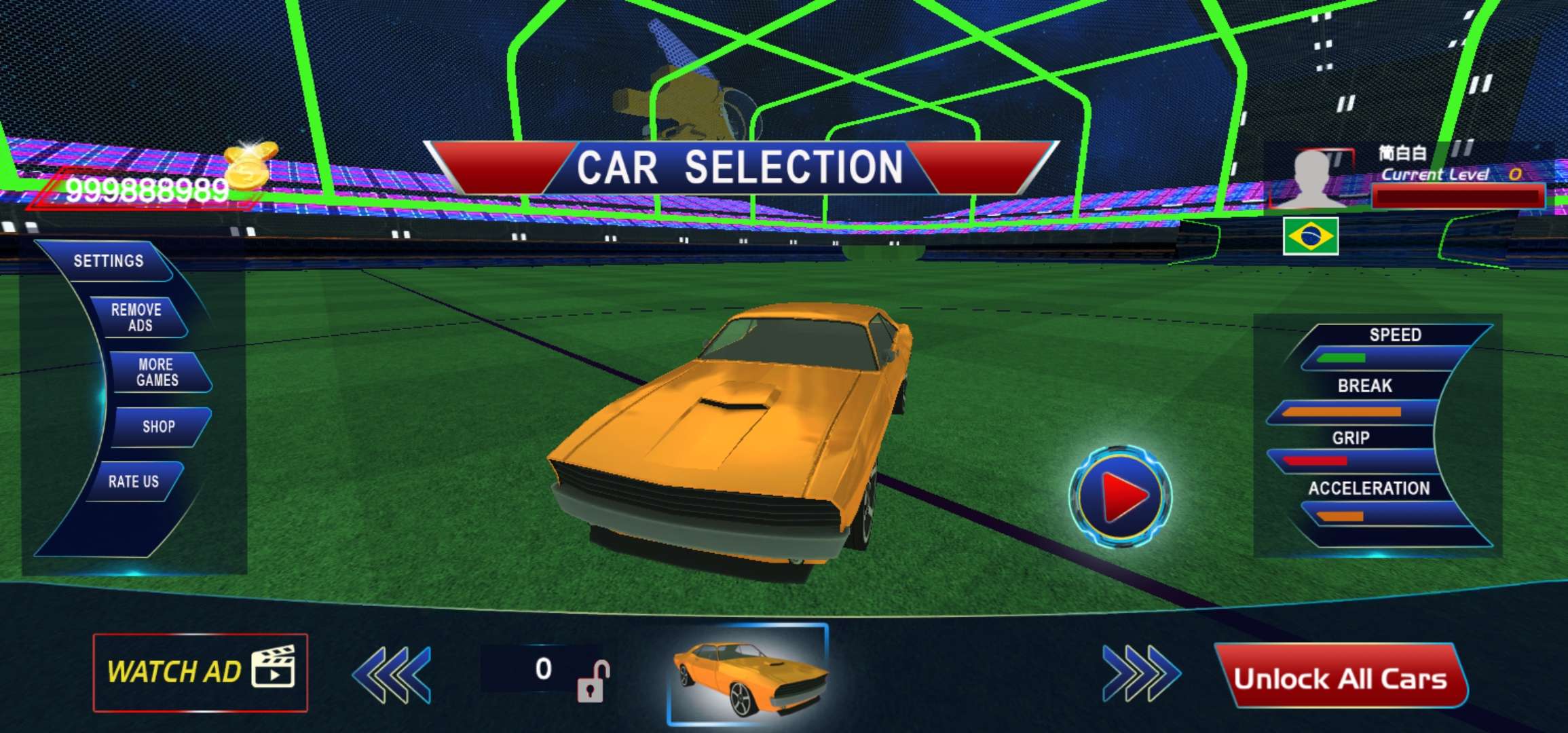Show the previous car with left arrows
1568x733 pixels.
click(x=392, y=674)
